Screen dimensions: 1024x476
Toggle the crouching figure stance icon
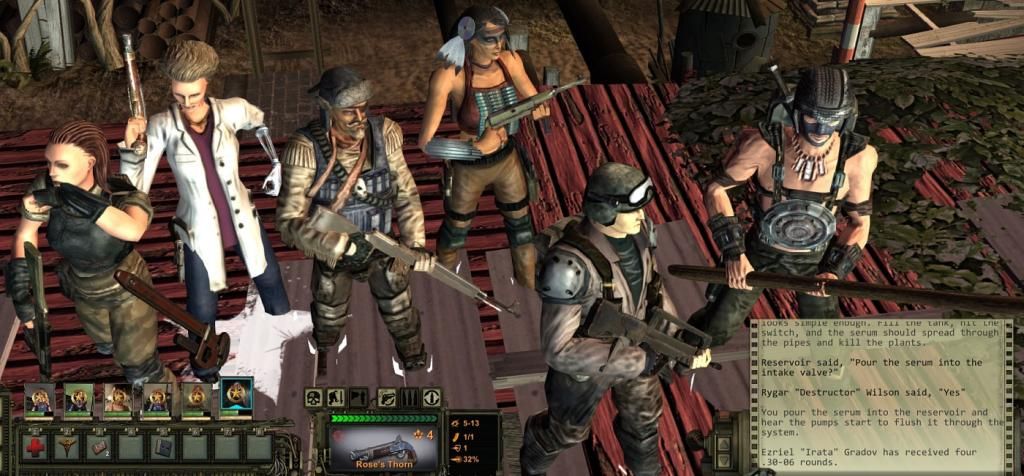click(336, 398)
